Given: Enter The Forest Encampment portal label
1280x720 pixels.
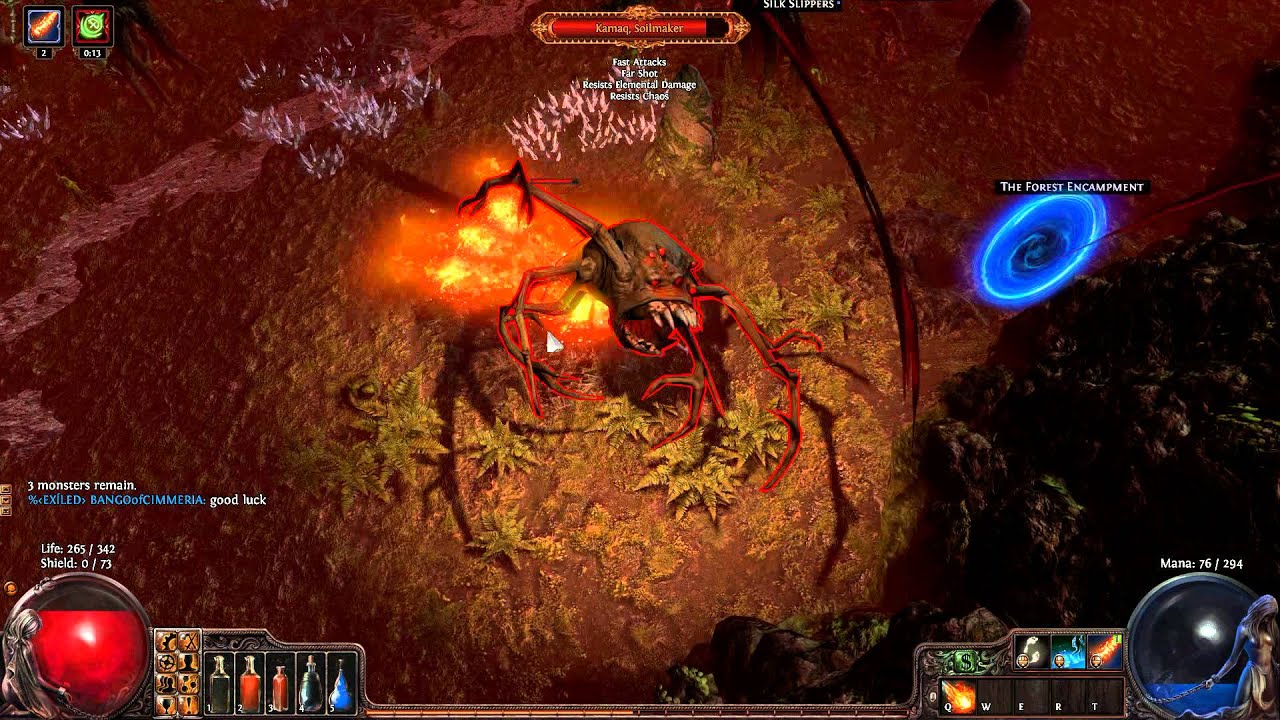Looking at the screenshot, I should 1071,187.
